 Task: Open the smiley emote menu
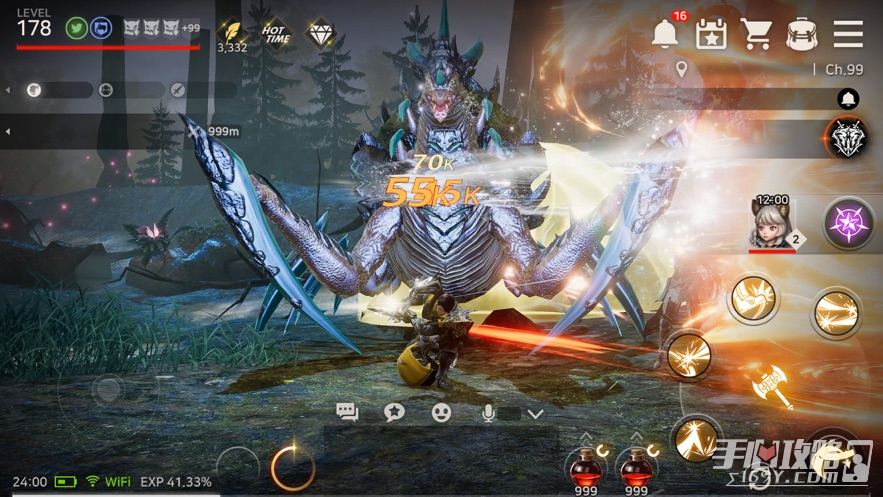[x=441, y=412]
